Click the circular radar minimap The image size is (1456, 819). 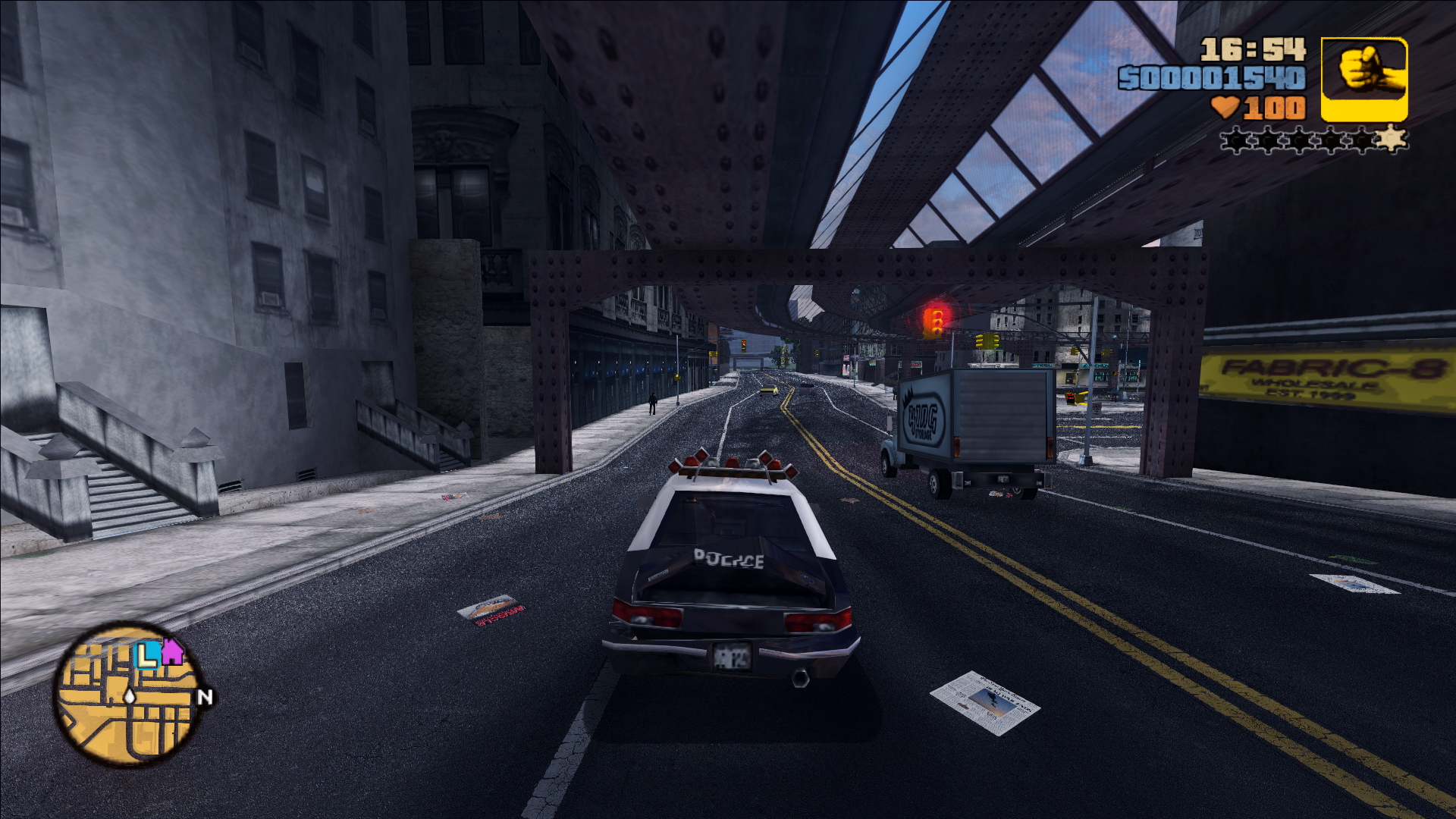(127, 696)
